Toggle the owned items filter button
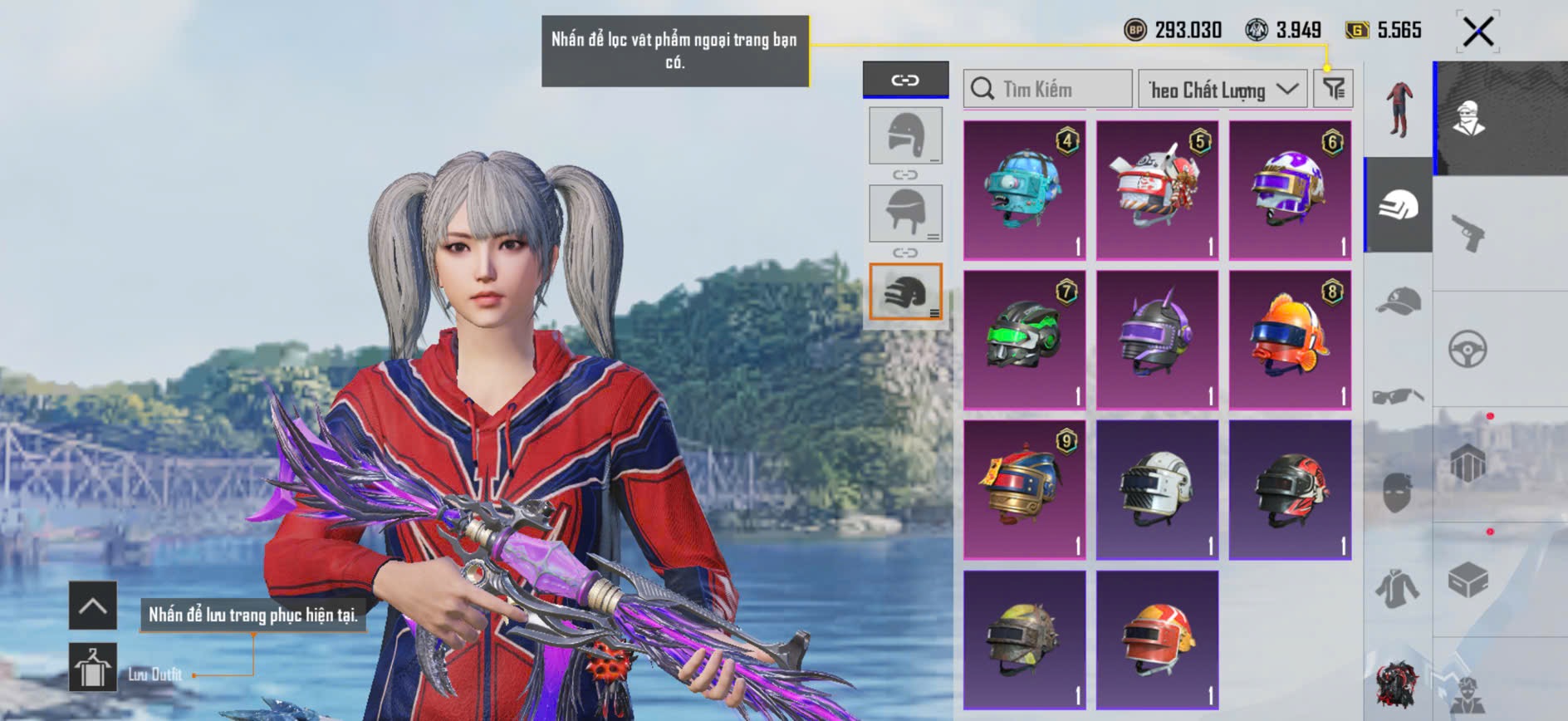The height and width of the screenshot is (721, 1568). (1333, 88)
